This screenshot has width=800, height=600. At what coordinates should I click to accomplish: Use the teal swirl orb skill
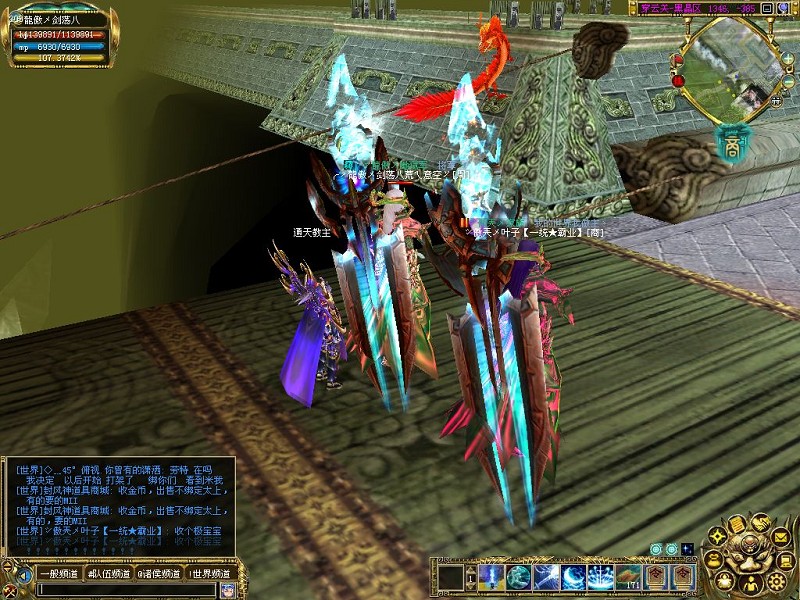pos(518,577)
